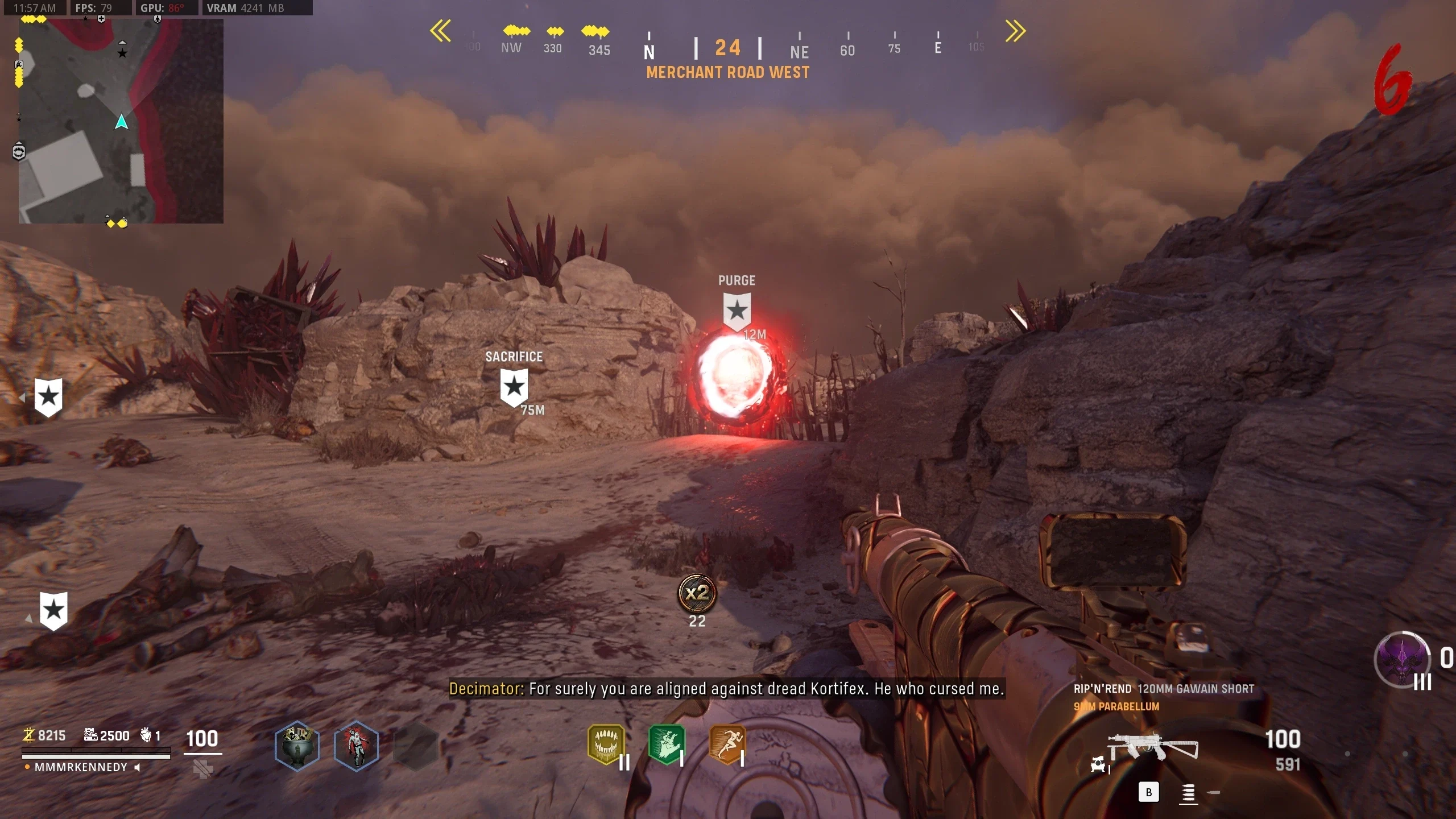
Task: Select the submachine gun weapon icon
Action: 1153,746
